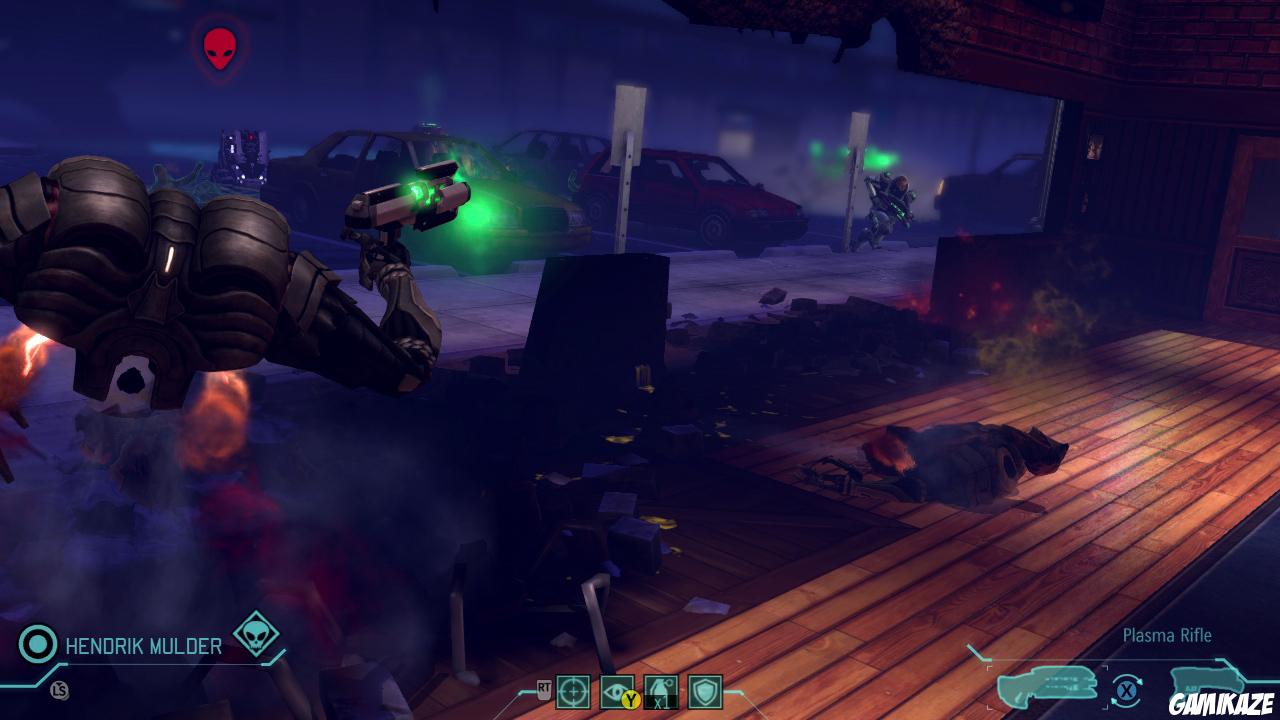This screenshot has height=720, width=1280.
Task: Click the circular soldier status ring icon
Action: tap(36, 644)
